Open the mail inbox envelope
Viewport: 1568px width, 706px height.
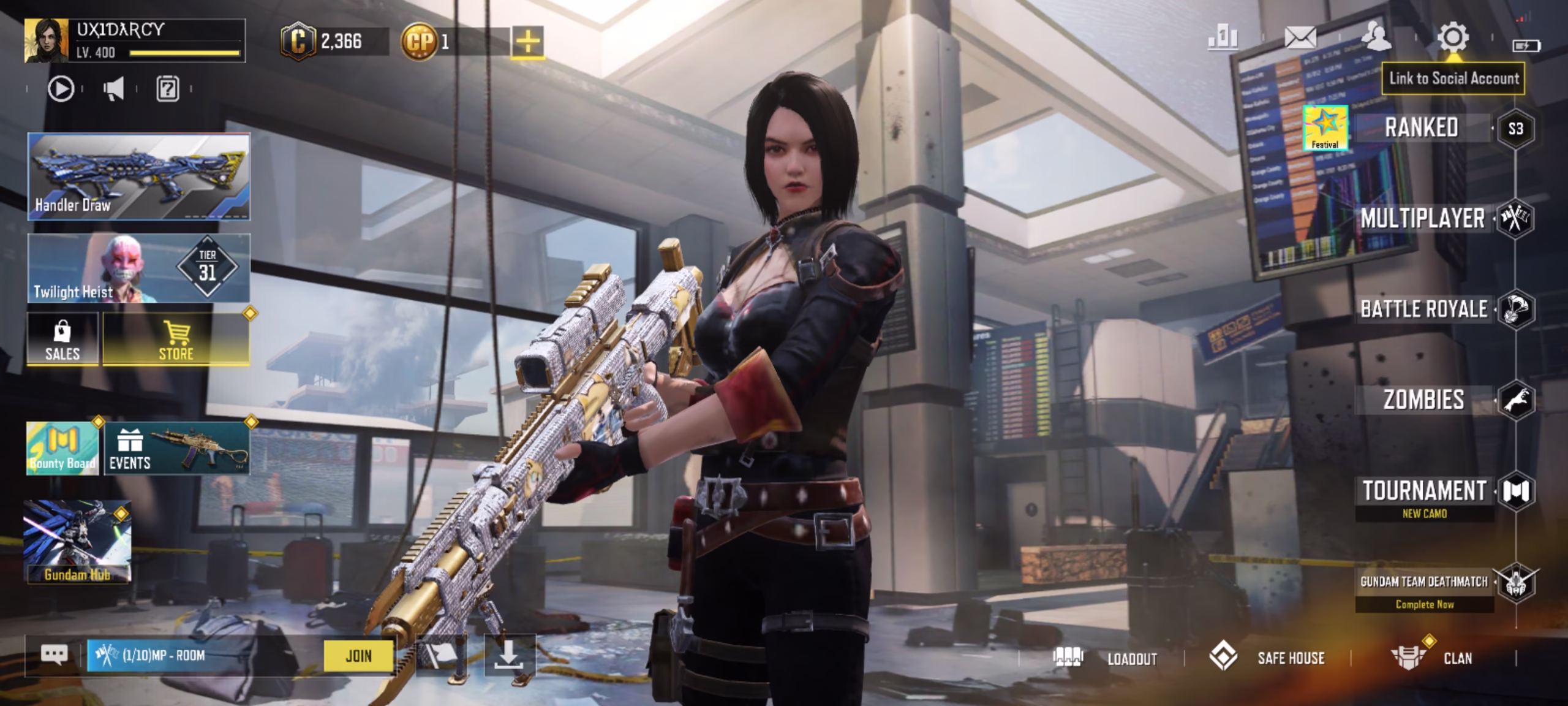click(1300, 38)
